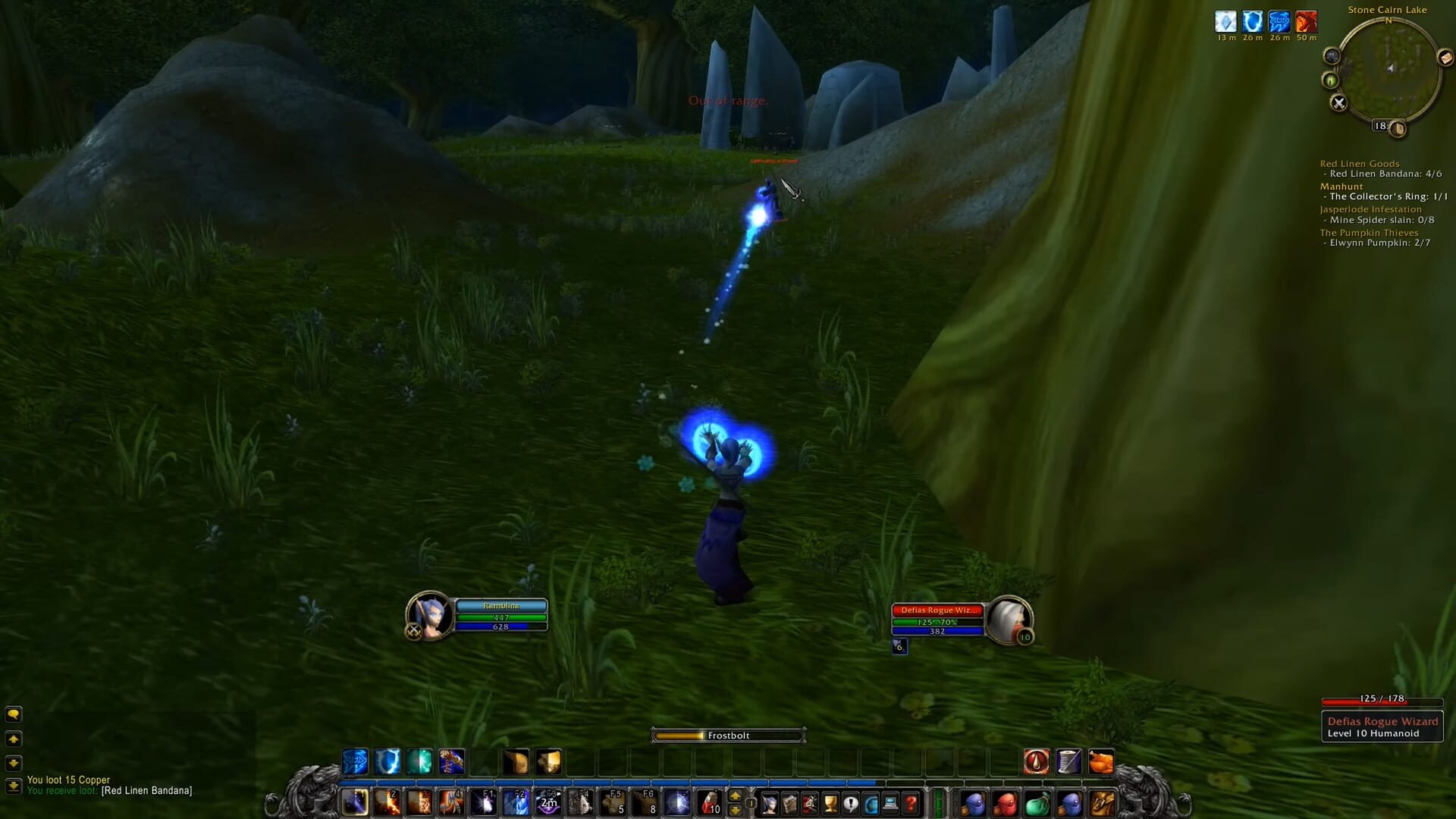Open the mail icon beside the minimap
This screenshot has width=1456, height=819.
[x=1446, y=58]
